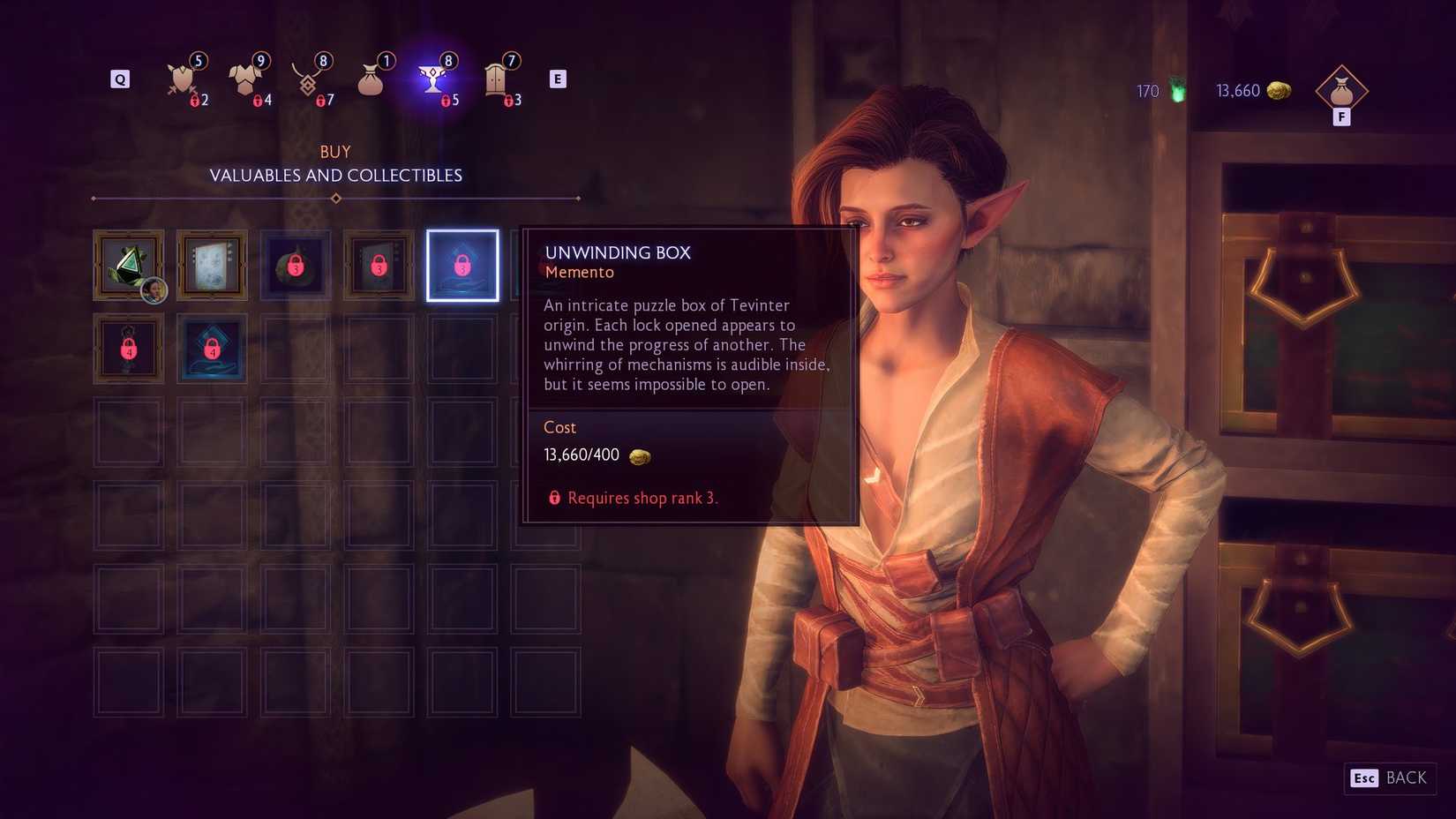The width and height of the screenshot is (1456, 819).
Task: Click the rank 3 locked paper item
Action: (x=379, y=266)
